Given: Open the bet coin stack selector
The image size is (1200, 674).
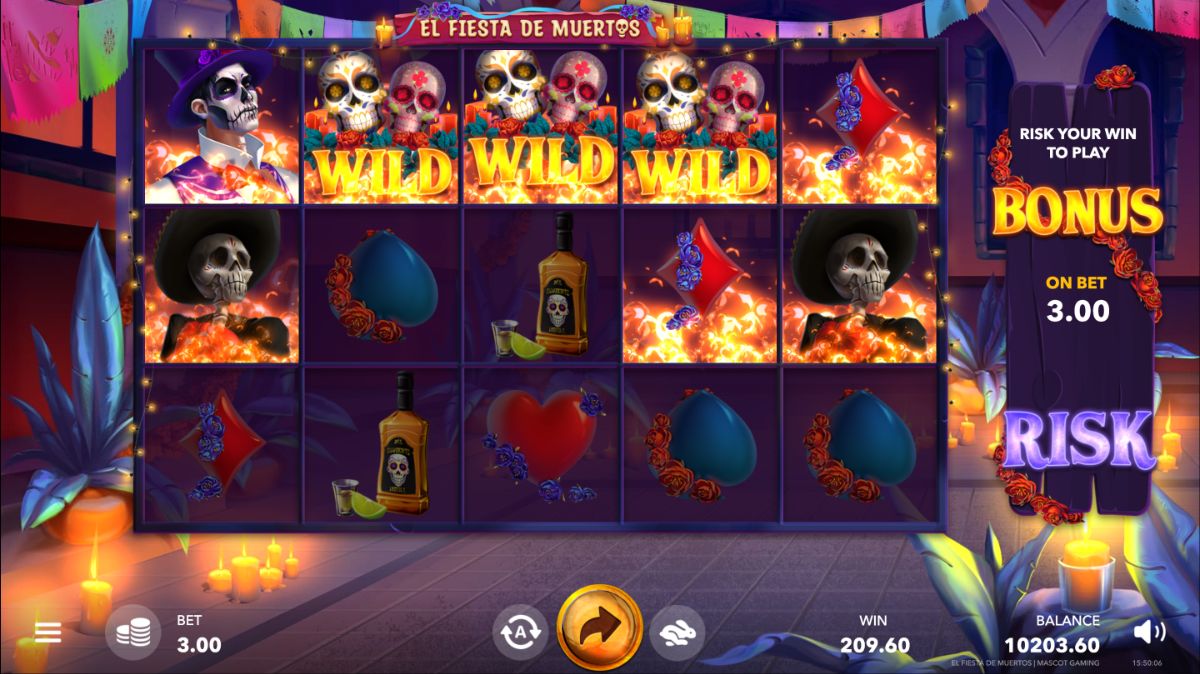Looking at the screenshot, I should pyautogui.click(x=133, y=632).
